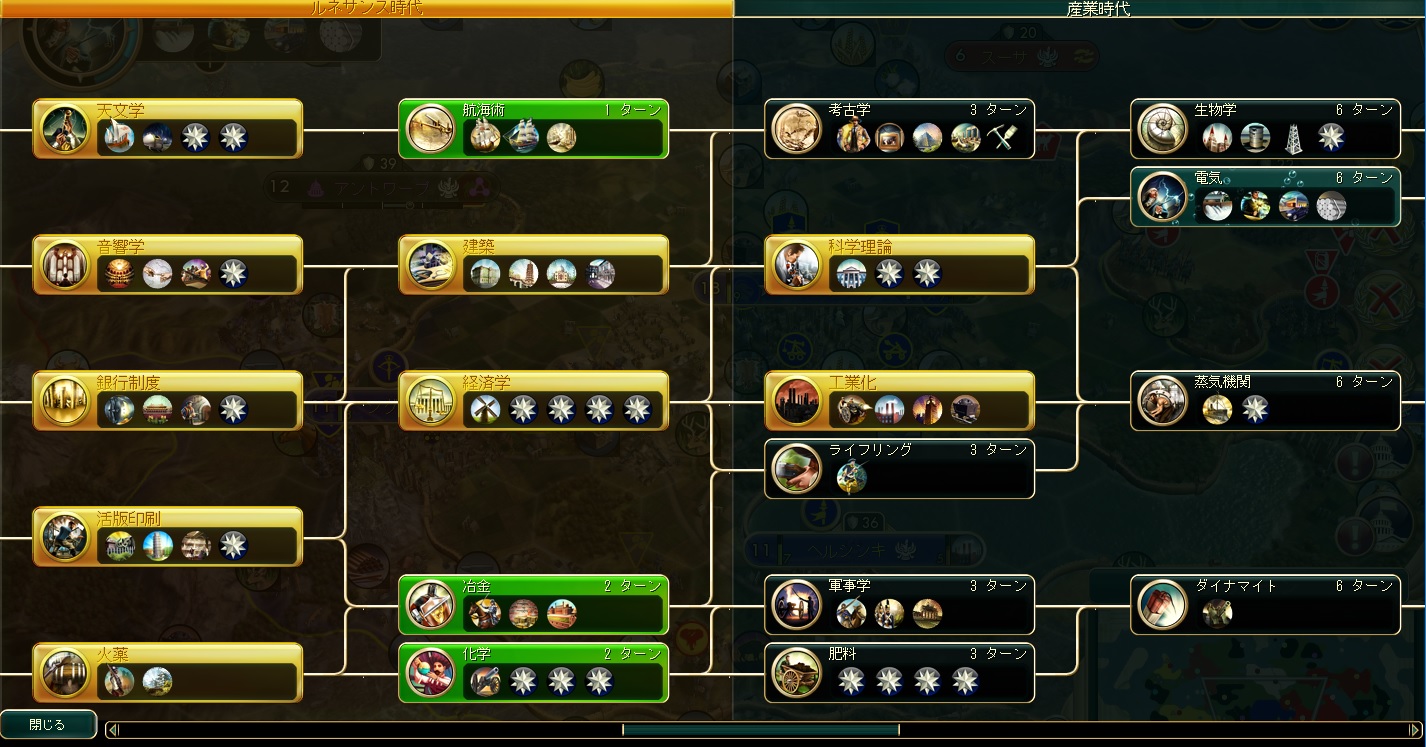Viewport: 1426px width, 747px height.
Task: Click the tech tree horizontal scrollbar
Action: pyautogui.click(x=760, y=730)
